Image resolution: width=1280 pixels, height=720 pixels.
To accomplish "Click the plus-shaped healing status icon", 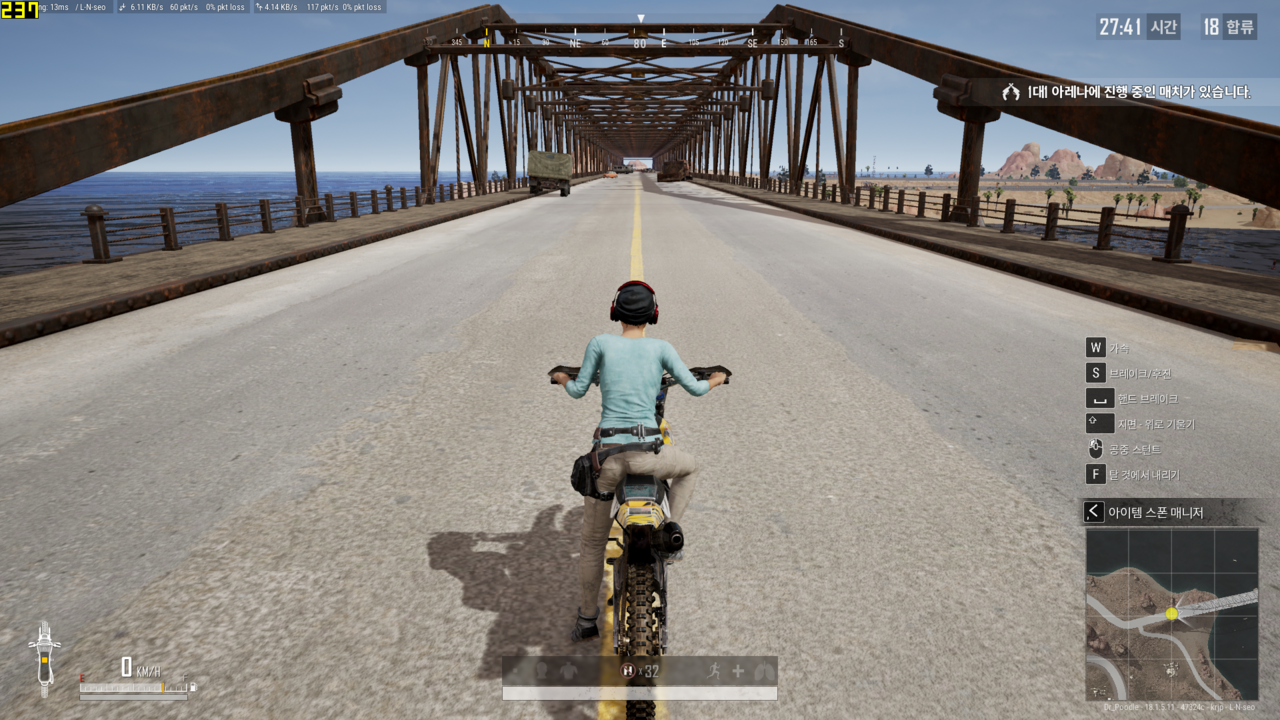I will (x=738, y=671).
